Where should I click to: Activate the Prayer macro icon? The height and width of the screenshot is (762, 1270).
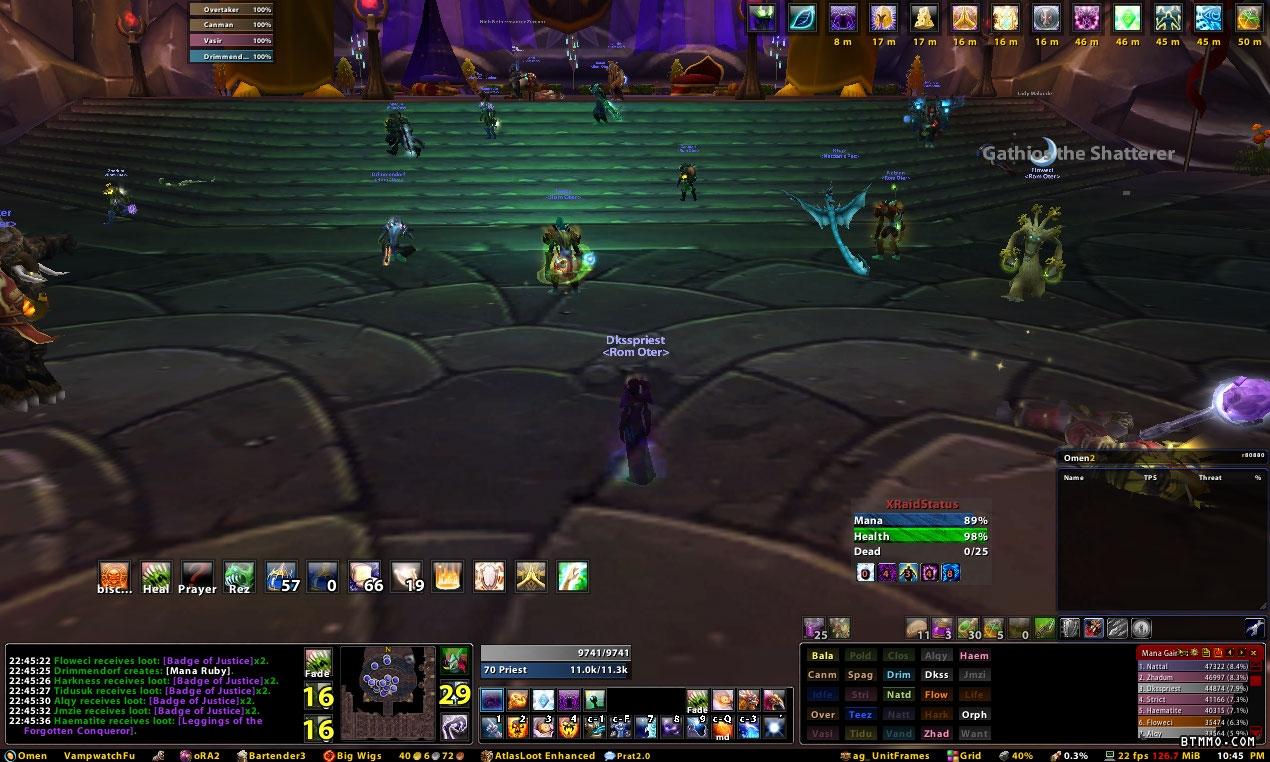click(197, 576)
